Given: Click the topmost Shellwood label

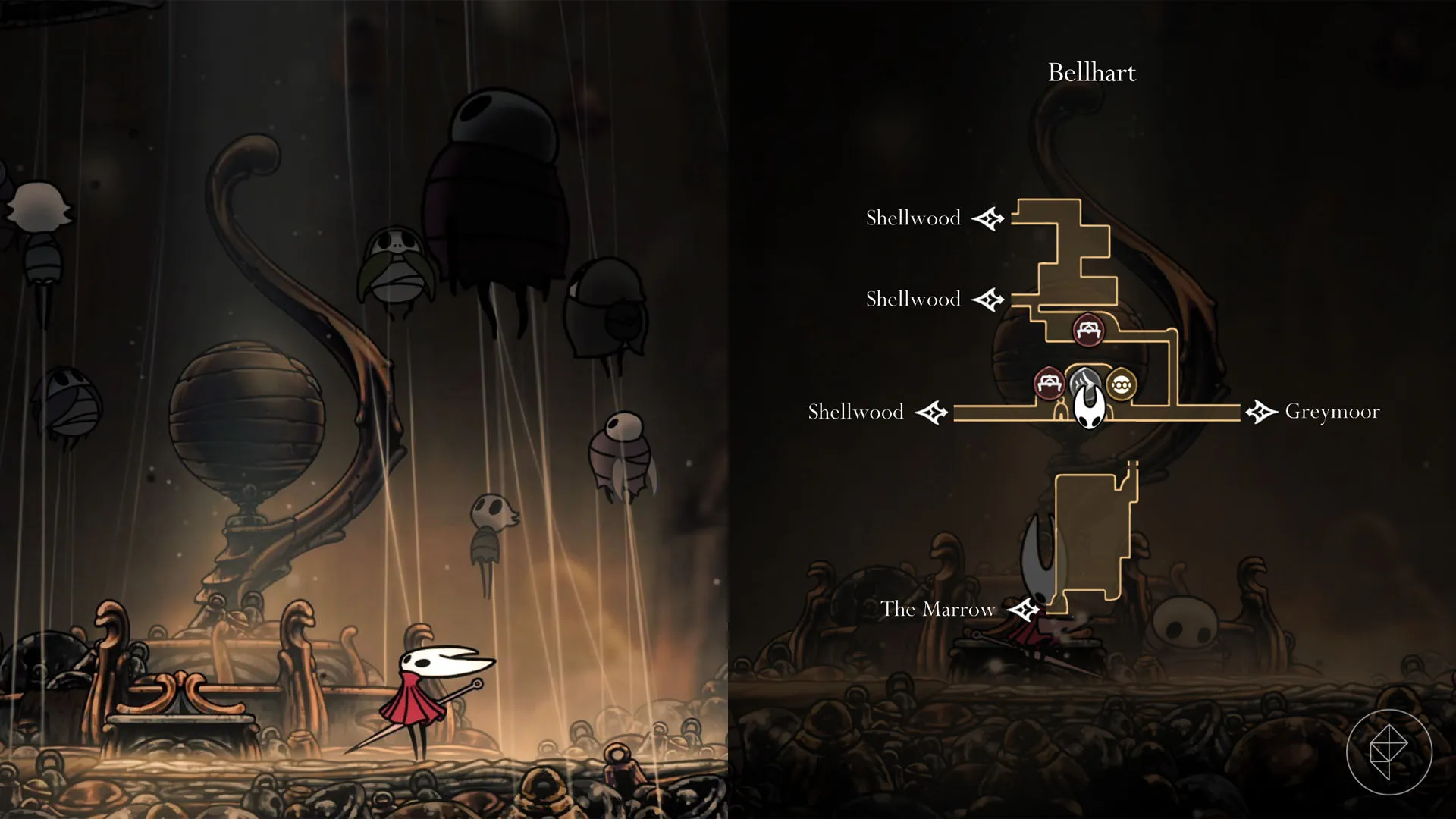Looking at the screenshot, I should click(x=913, y=218).
